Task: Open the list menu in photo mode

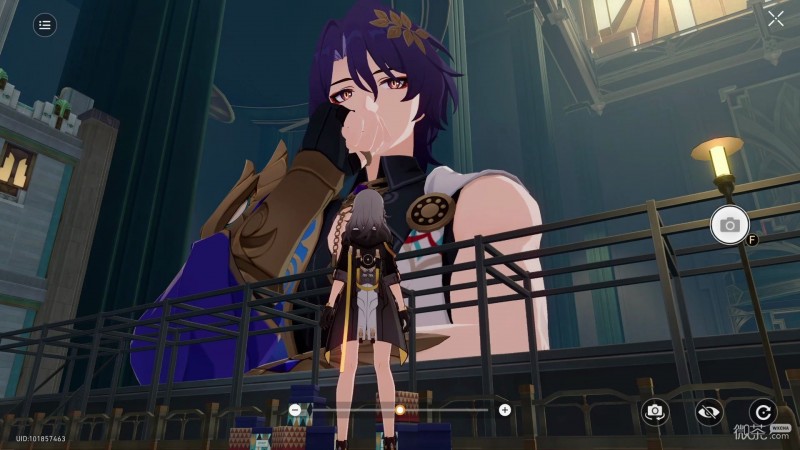Action: 44,25
